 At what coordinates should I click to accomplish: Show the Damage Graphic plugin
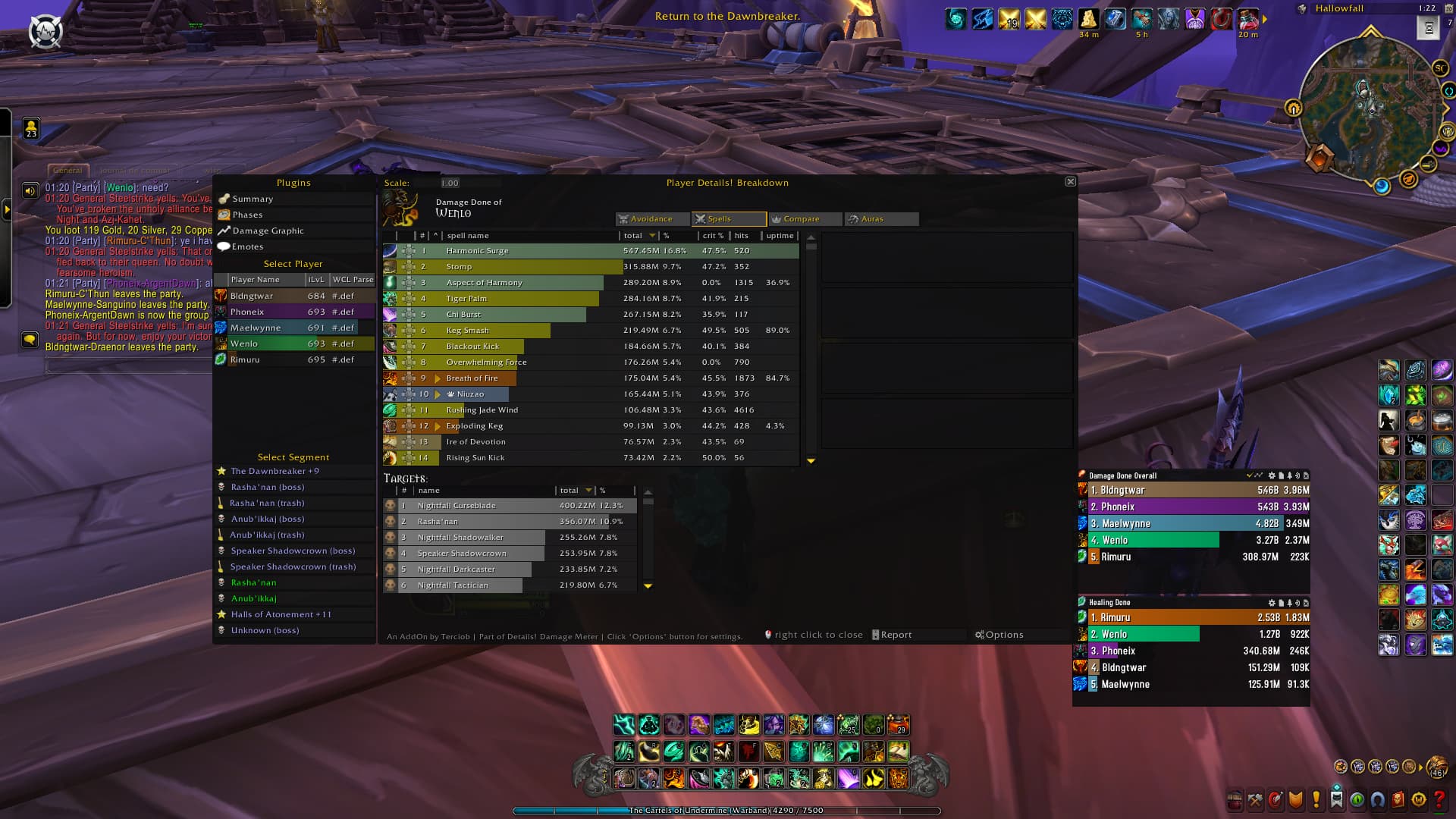[268, 231]
